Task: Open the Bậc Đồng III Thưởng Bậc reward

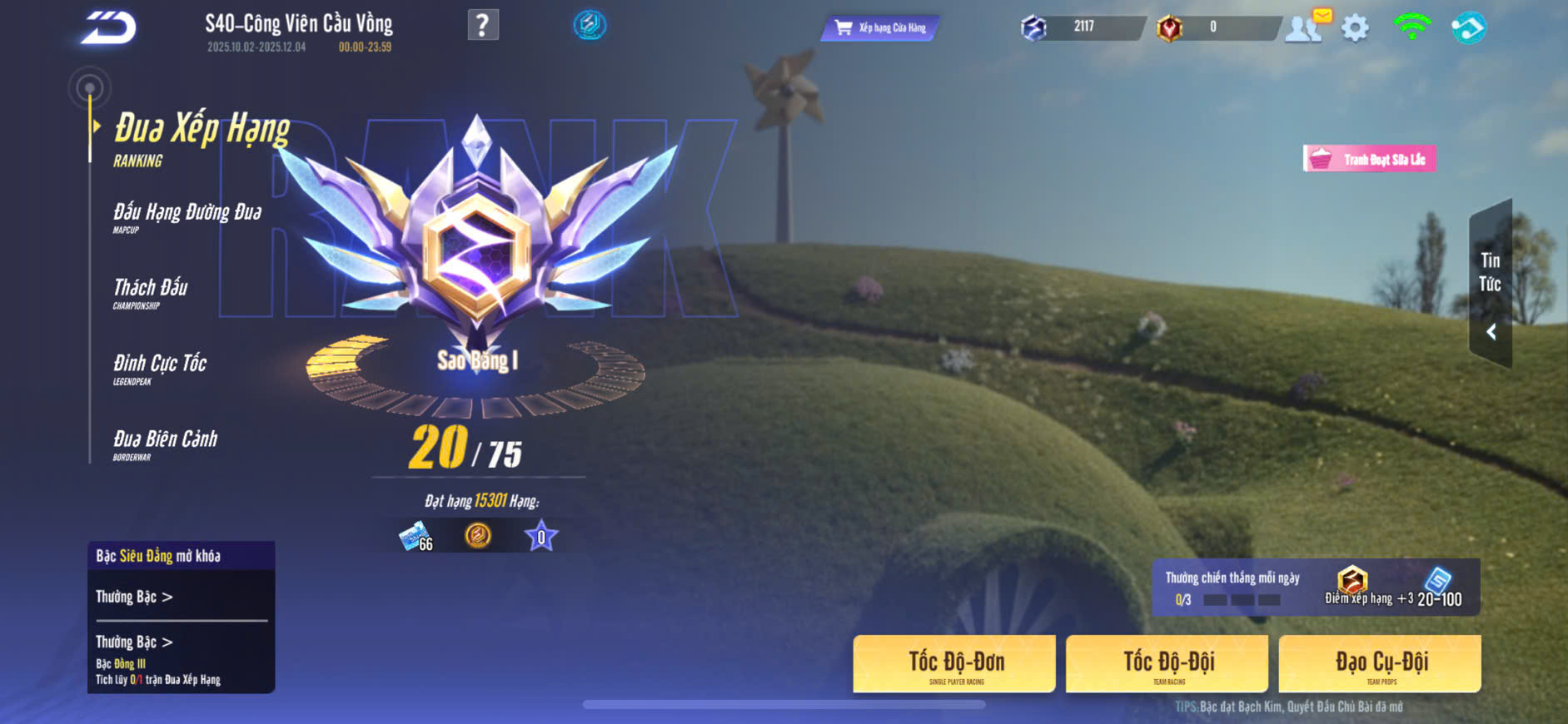Action: (x=134, y=642)
